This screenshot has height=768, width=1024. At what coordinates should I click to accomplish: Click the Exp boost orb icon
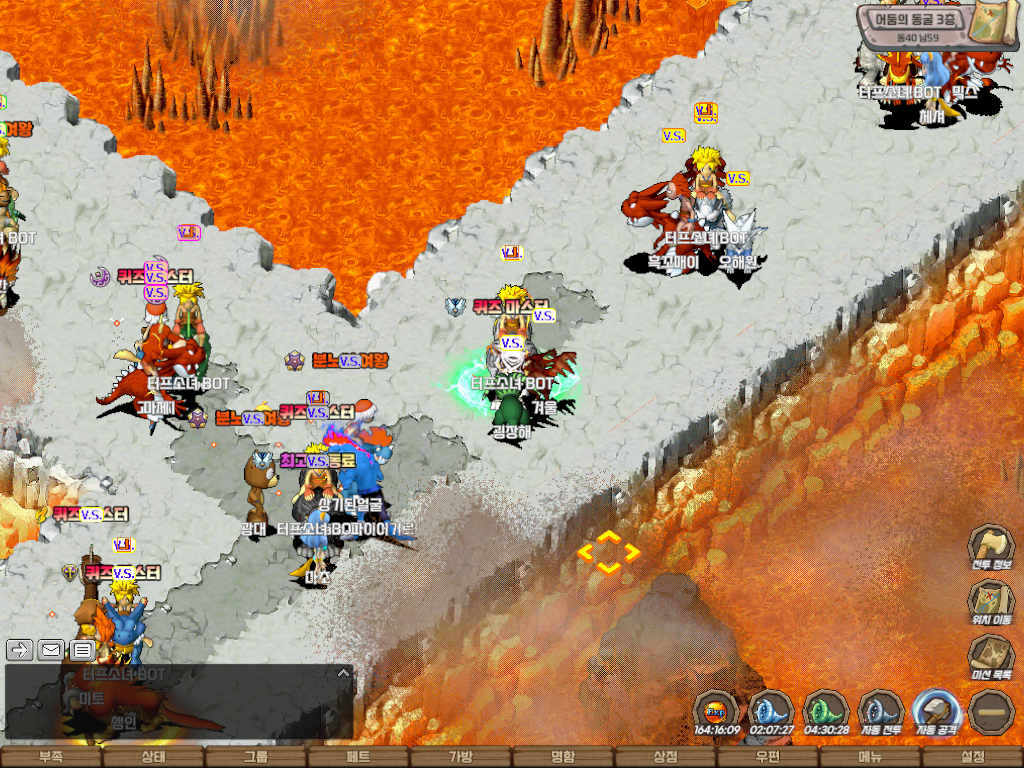(x=716, y=708)
